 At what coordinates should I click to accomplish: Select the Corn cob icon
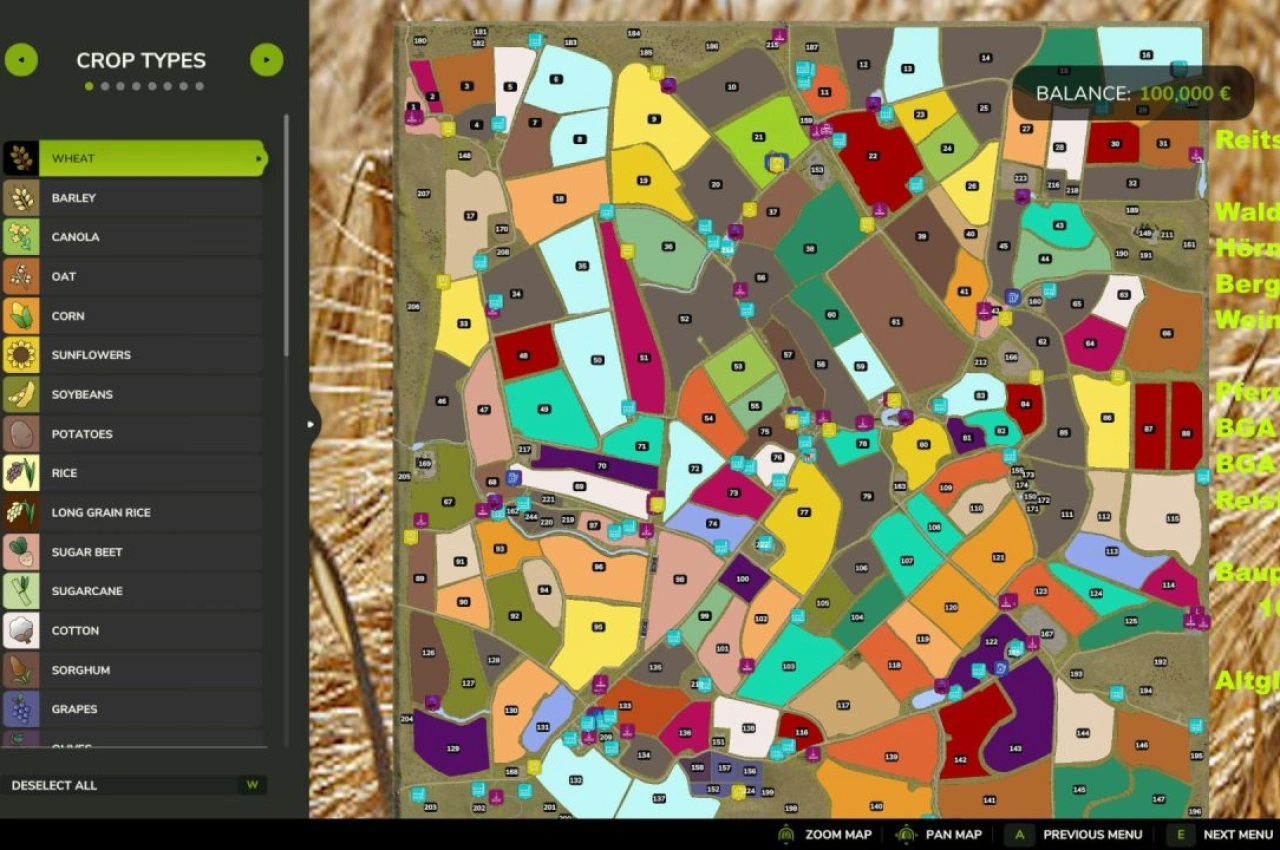(x=20, y=315)
